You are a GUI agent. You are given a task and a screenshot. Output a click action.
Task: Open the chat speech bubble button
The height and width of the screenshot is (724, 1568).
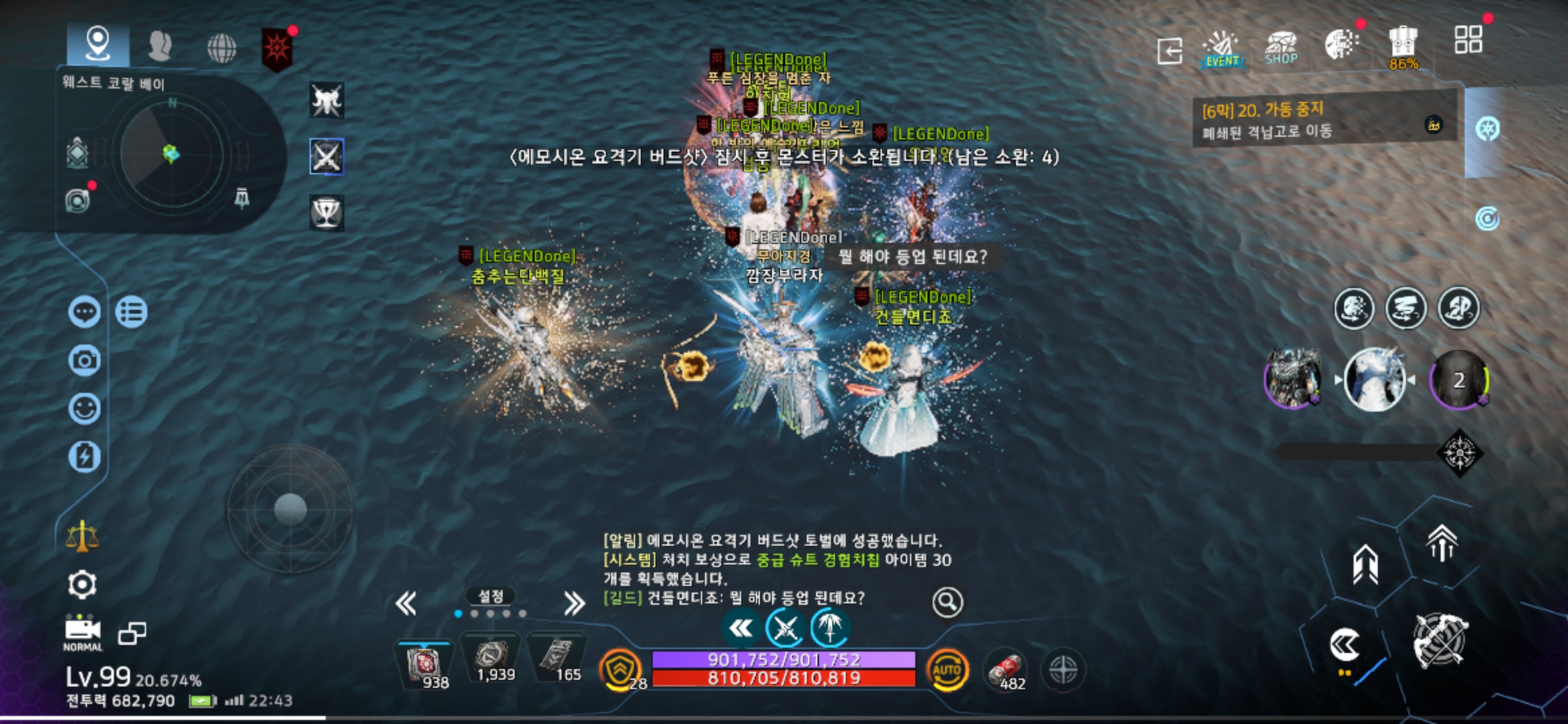coord(84,312)
